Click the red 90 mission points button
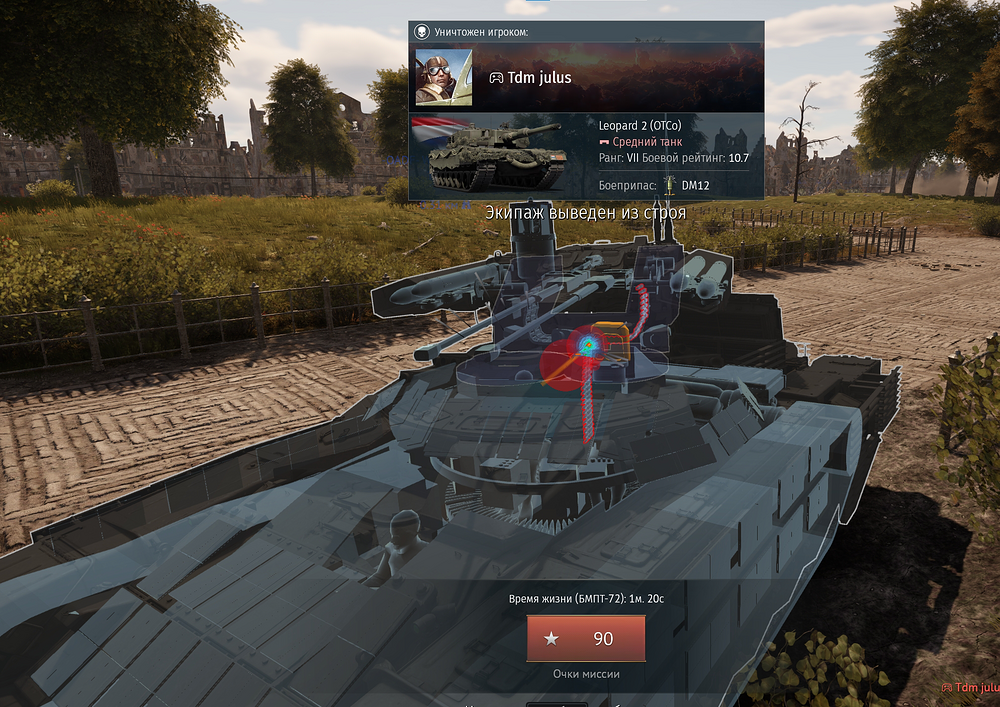 pyautogui.click(x=586, y=639)
